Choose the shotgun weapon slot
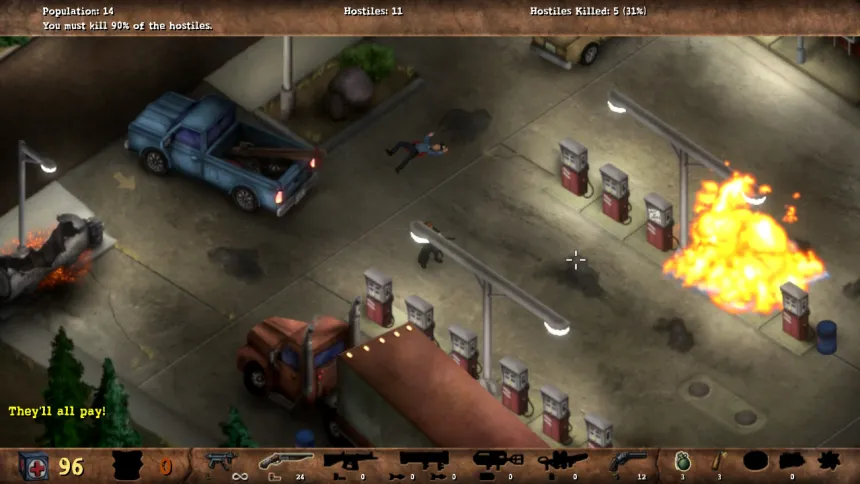The height and width of the screenshot is (484, 860). point(285,461)
